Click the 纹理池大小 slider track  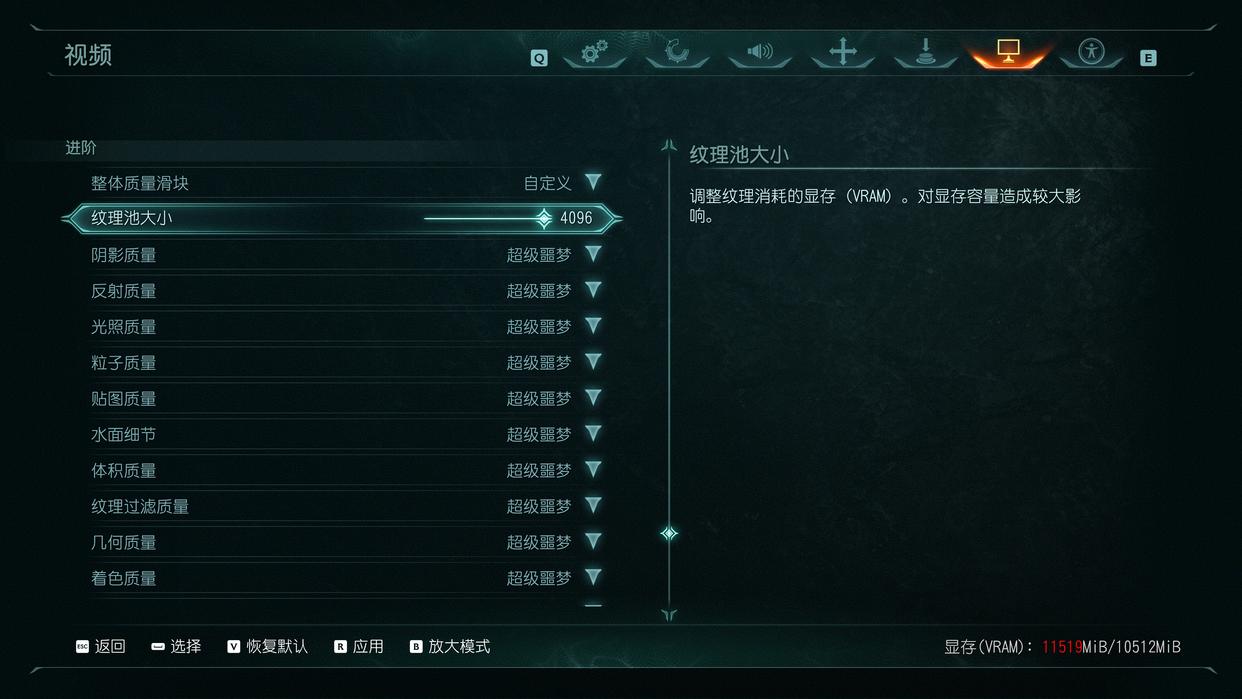click(485, 218)
